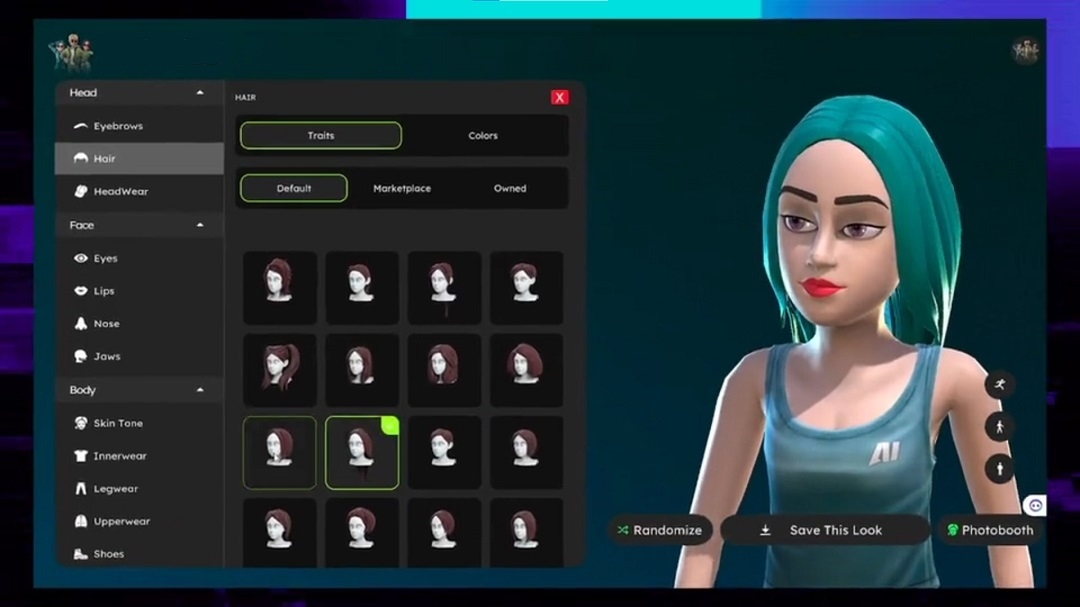Open the Jaws category

click(x=106, y=356)
